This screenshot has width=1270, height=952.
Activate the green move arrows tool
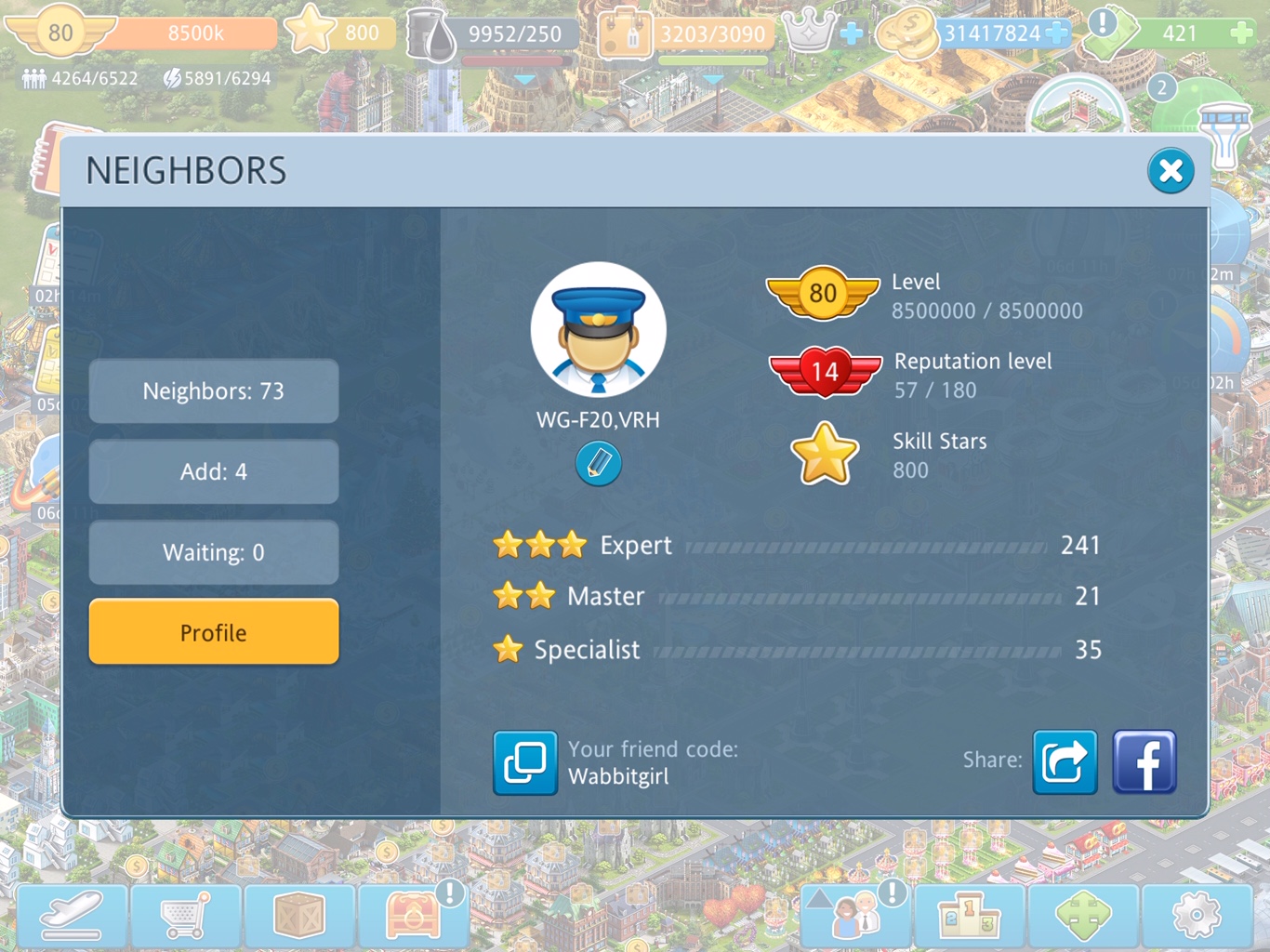click(x=1083, y=917)
